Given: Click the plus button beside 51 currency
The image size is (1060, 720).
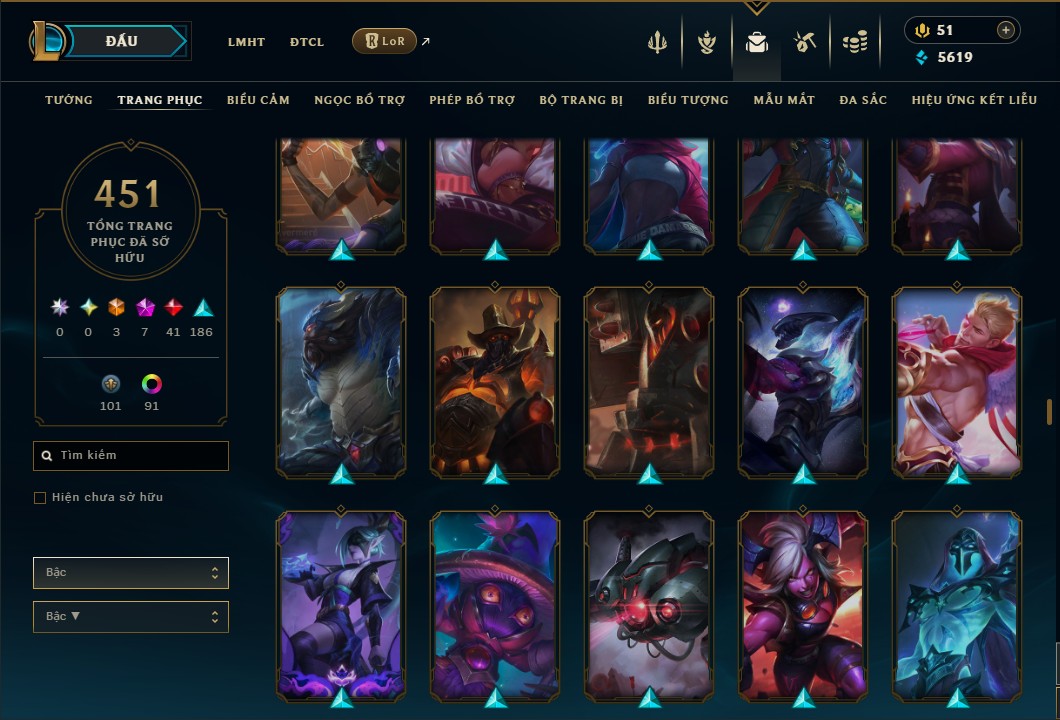Looking at the screenshot, I should pos(1005,30).
